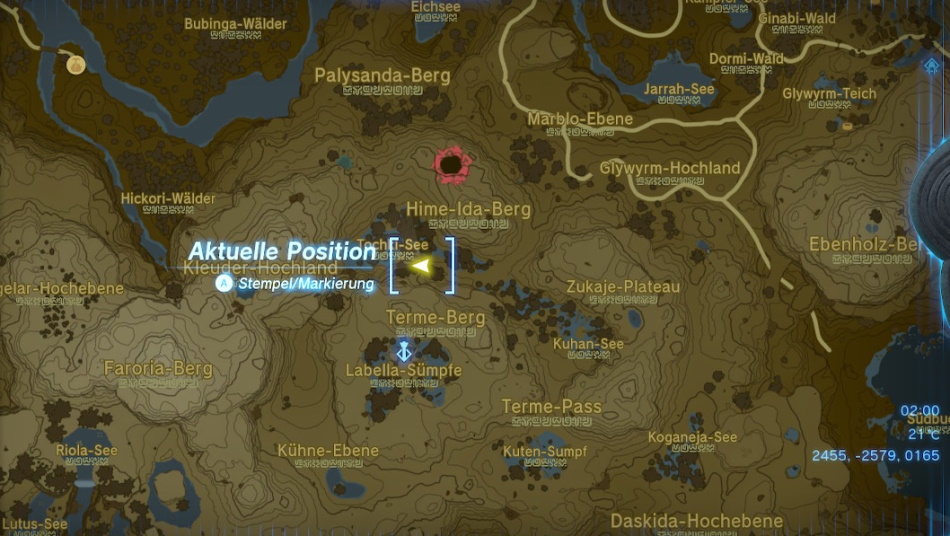Select the blue shrine icon near Ginabi-Wald

(x=931, y=65)
